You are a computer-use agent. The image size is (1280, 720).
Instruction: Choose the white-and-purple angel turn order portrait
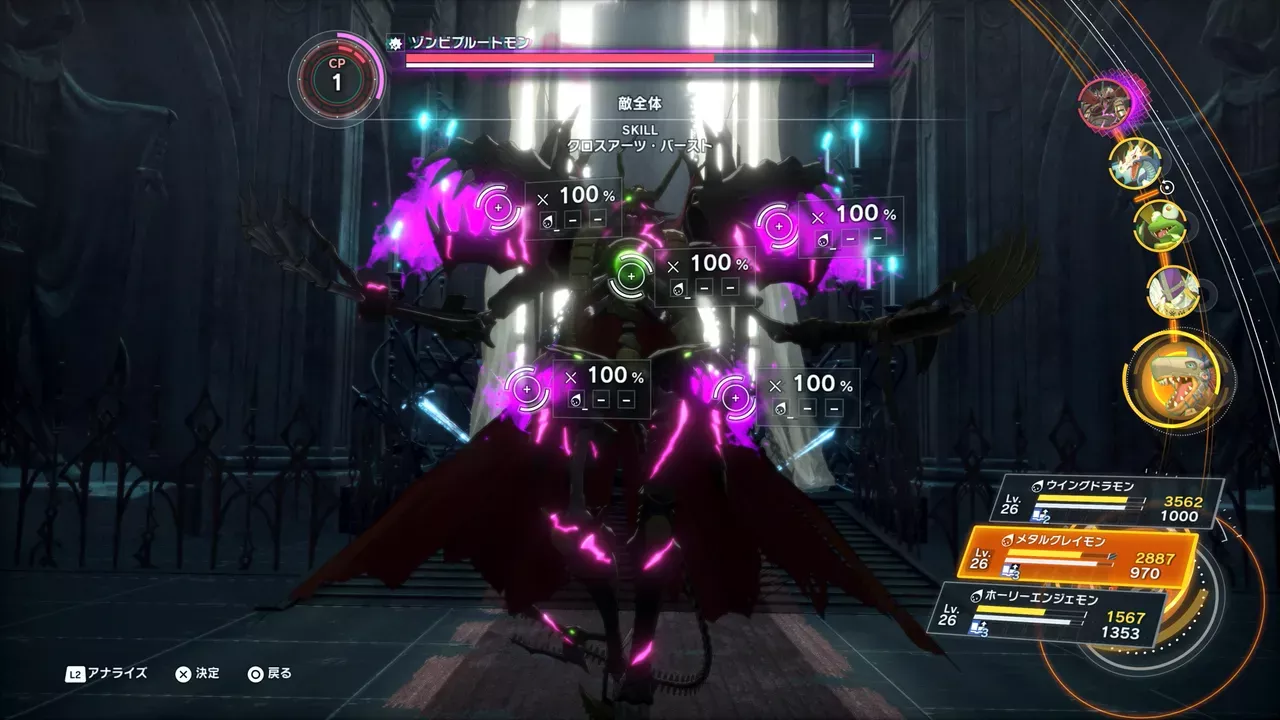1173,290
